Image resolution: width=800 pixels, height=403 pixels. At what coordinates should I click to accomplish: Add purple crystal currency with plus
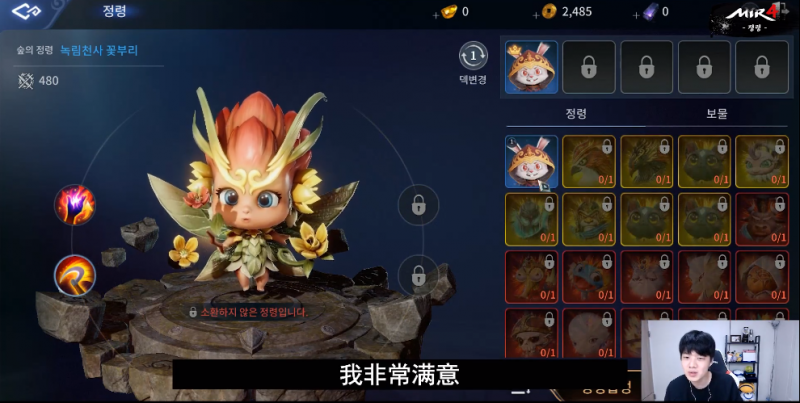point(638,13)
